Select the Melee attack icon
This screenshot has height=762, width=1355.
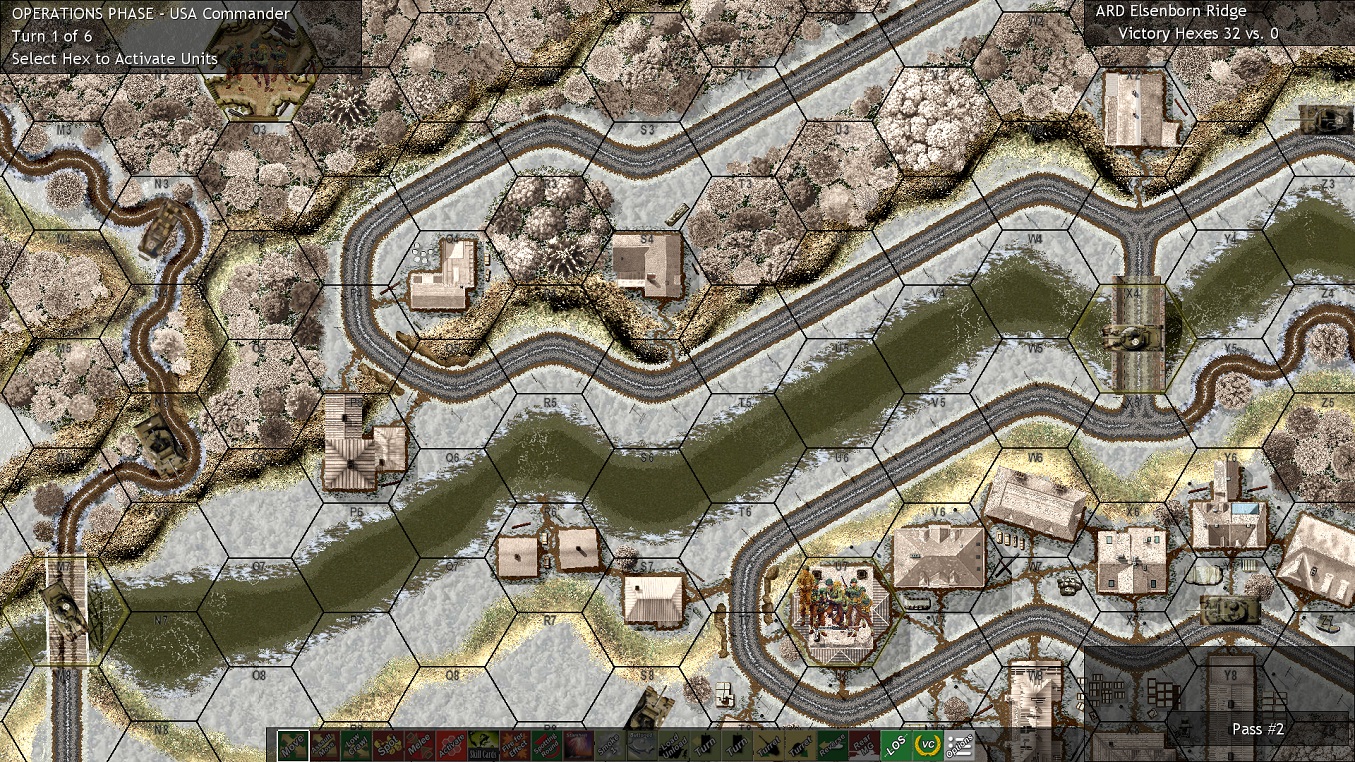coord(421,745)
